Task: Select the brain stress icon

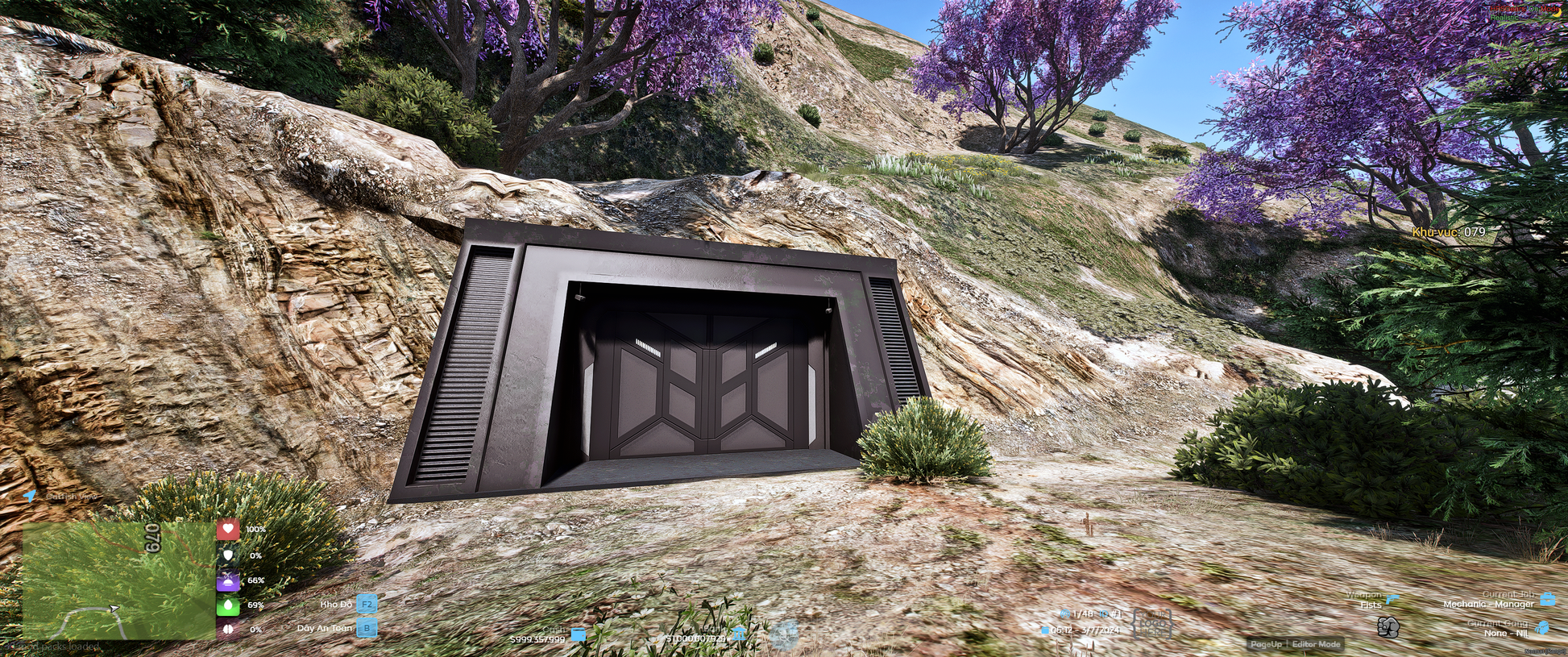Action: [x=228, y=630]
